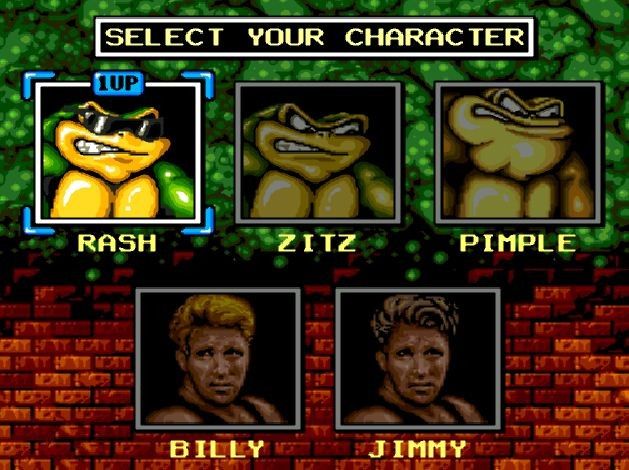
Task: Choose Zitz as your character
Action: pyautogui.click(x=318, y=153)
